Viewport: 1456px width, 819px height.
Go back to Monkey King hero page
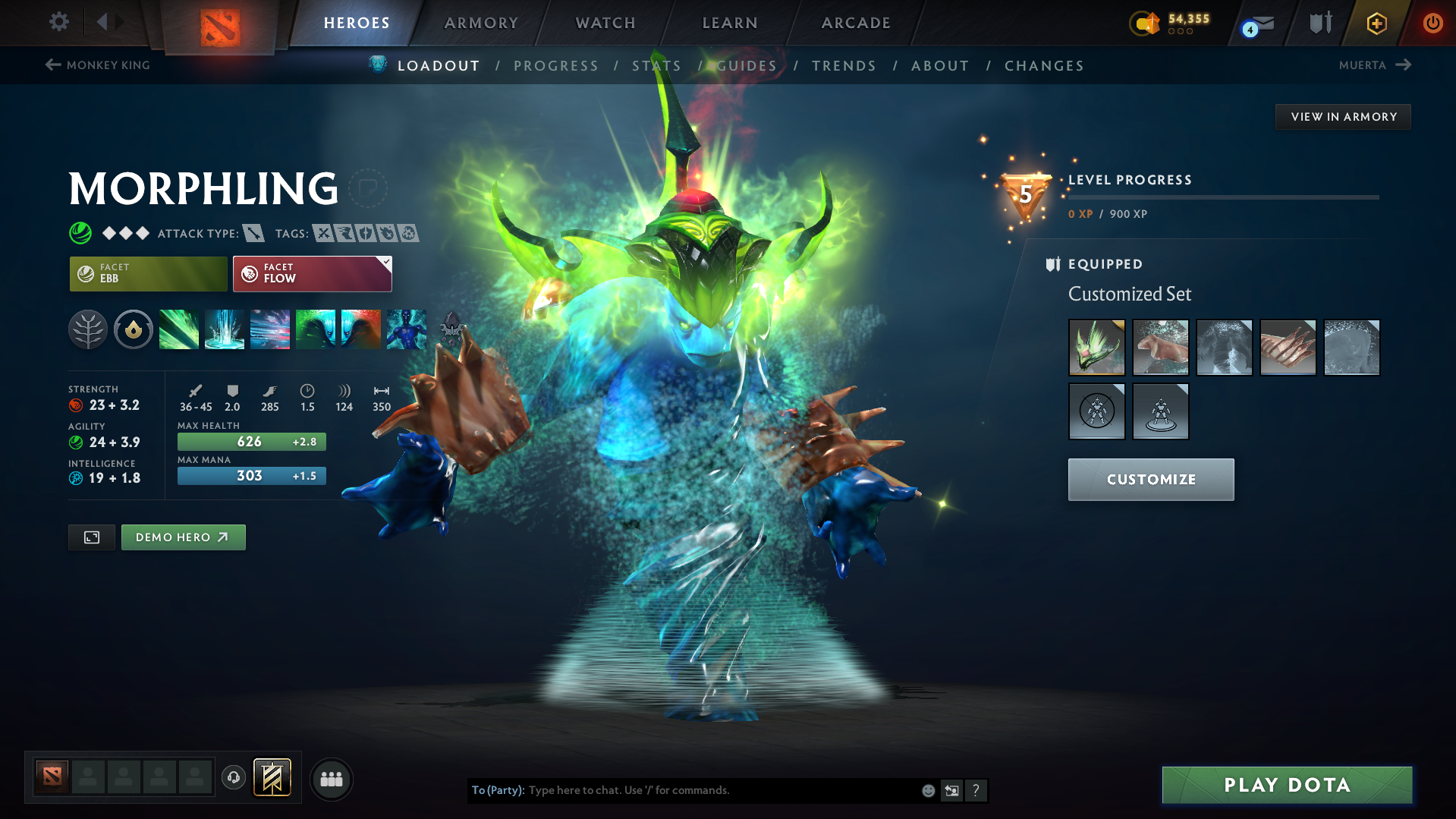point(97,65)
